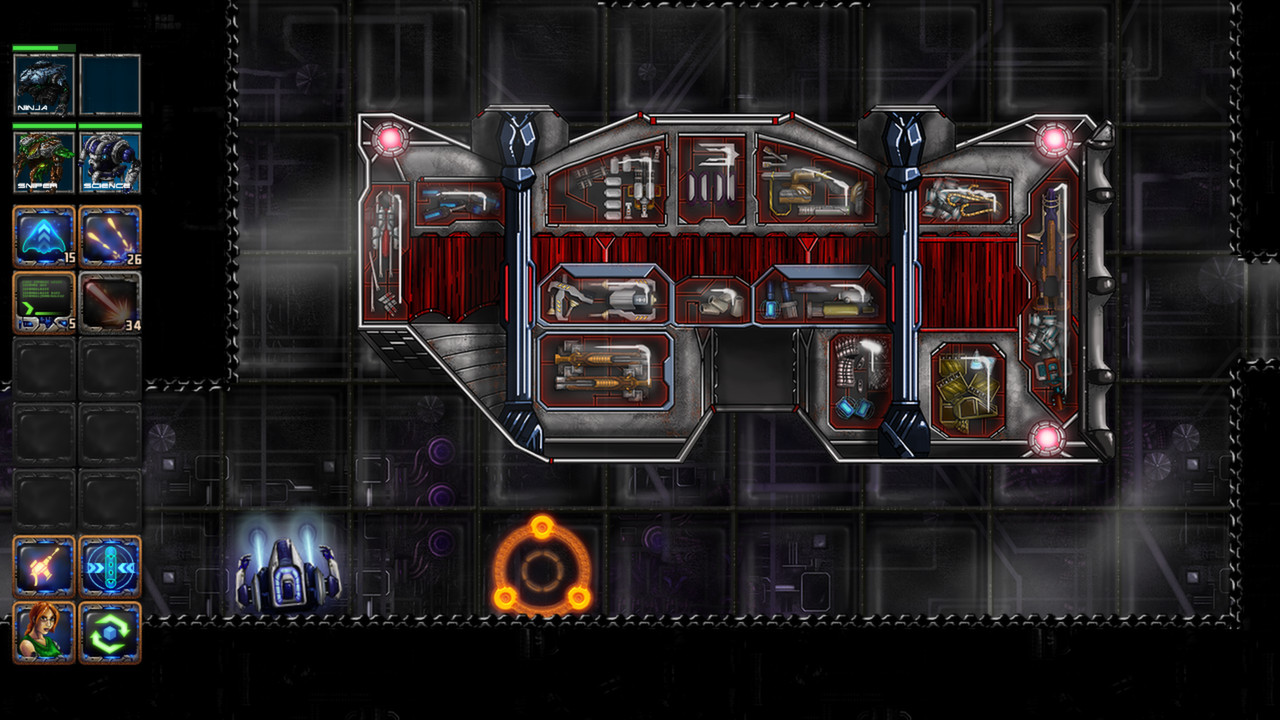Select the missile barrage card showing 26
Viewport: 1280px width, 720px height.
click(110, 237)
